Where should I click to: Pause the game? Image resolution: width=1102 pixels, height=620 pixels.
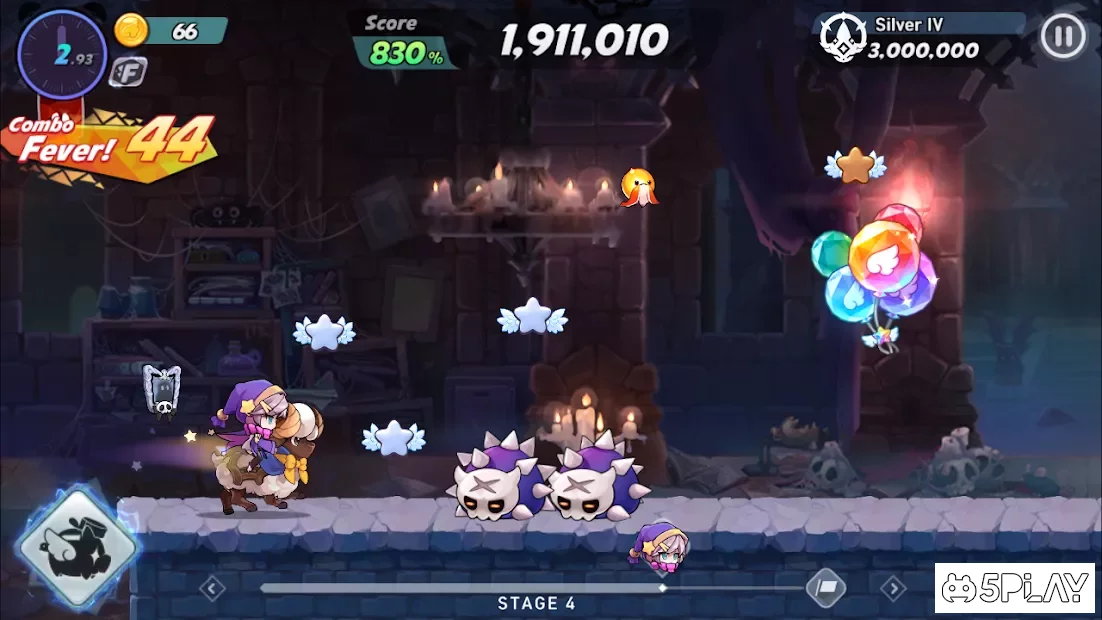click(1062, 38)
